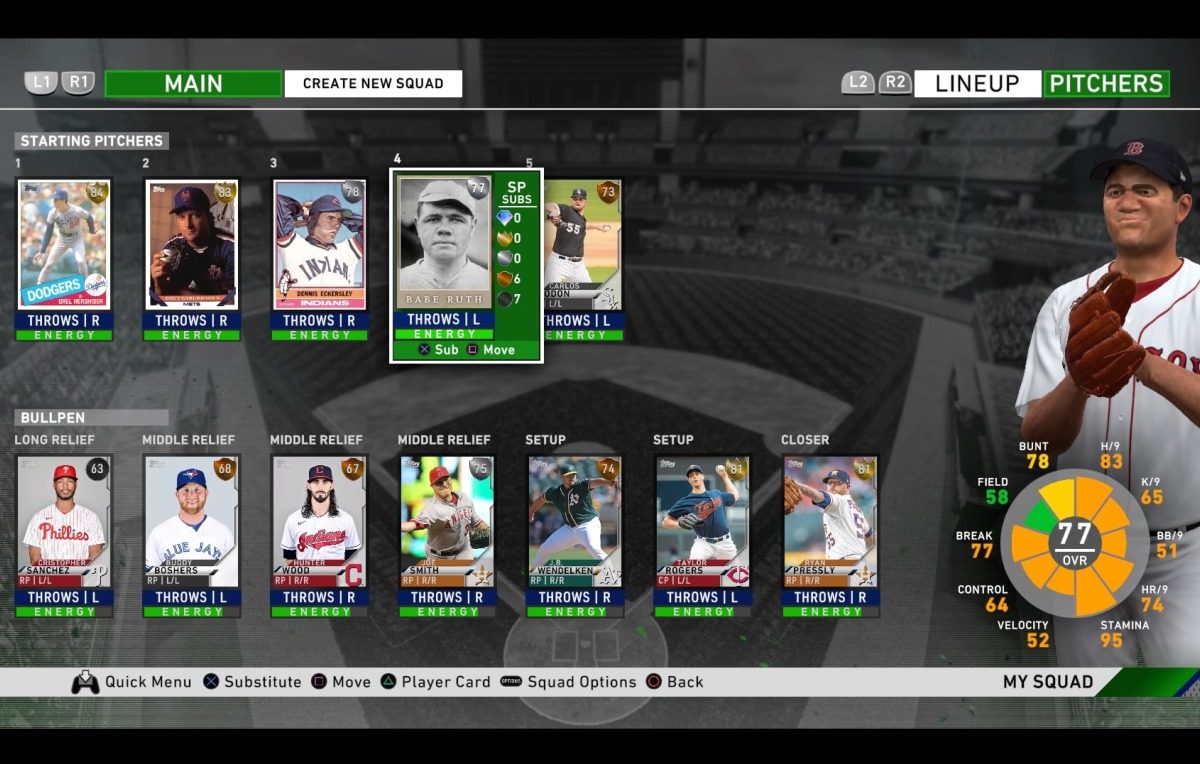Image resolution: width=1200 pixels, height=764 pixels.
Task: Choose the Buddy Boshers Blue Jays card
Action: click(x=192, y=523)
